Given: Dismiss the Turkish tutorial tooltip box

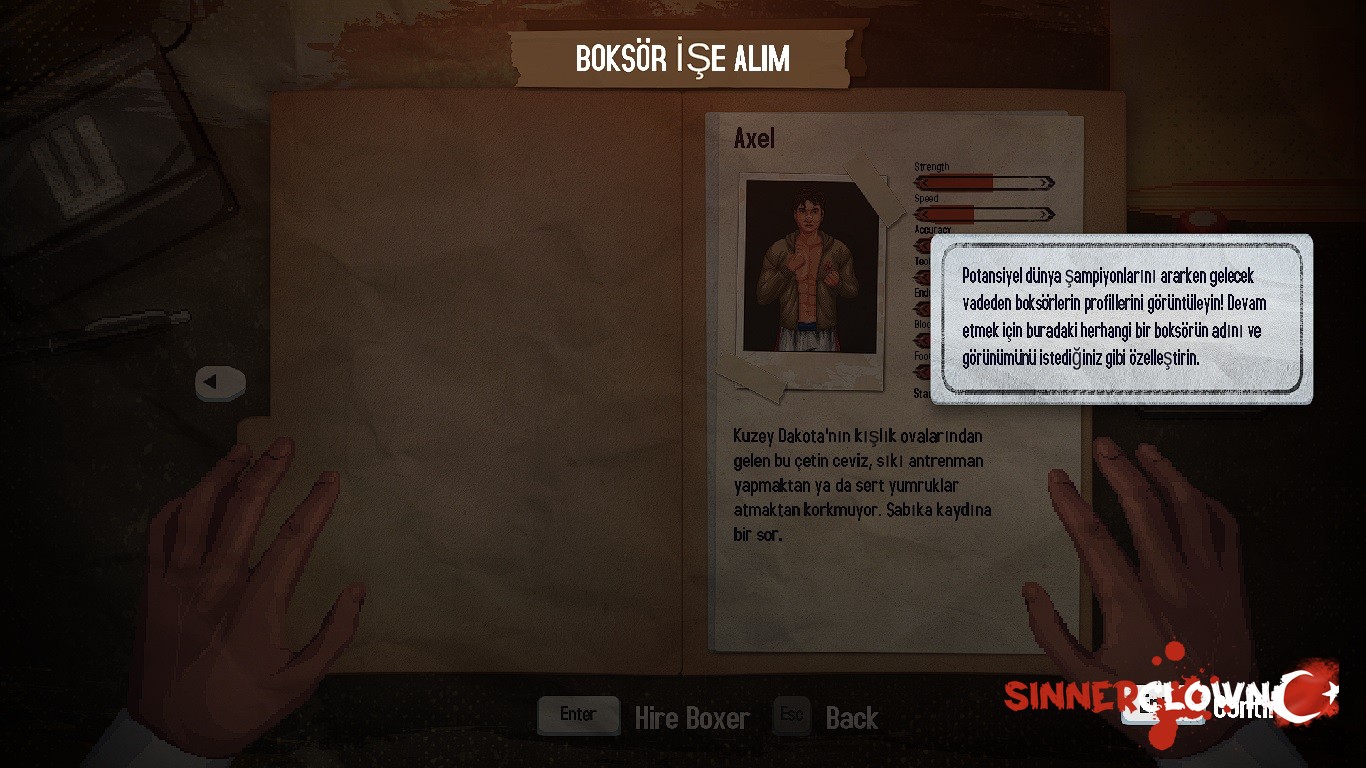Looking at the screenshot, I should click(1121, 318).
